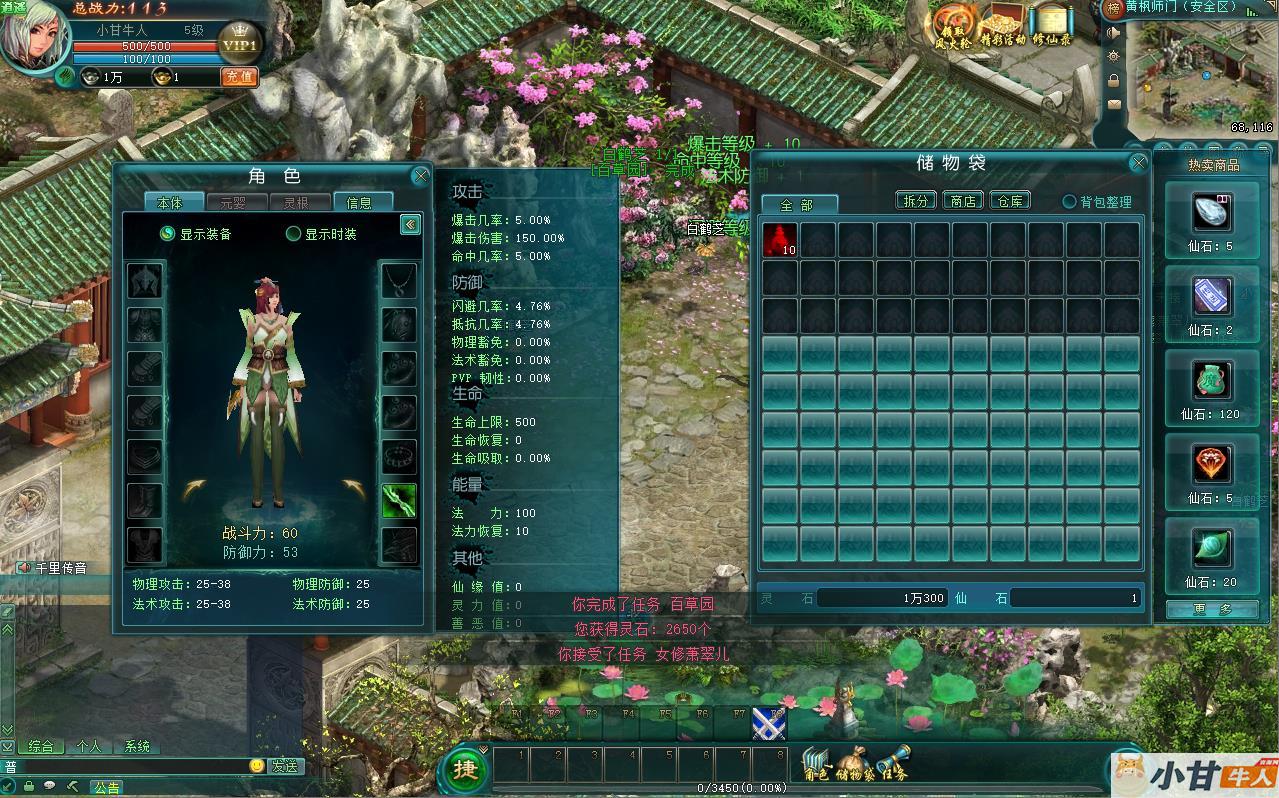Open the 仓库 warehouse button
The image size is (1279, 798).
pyautogui.click(x=1009, y=200)
